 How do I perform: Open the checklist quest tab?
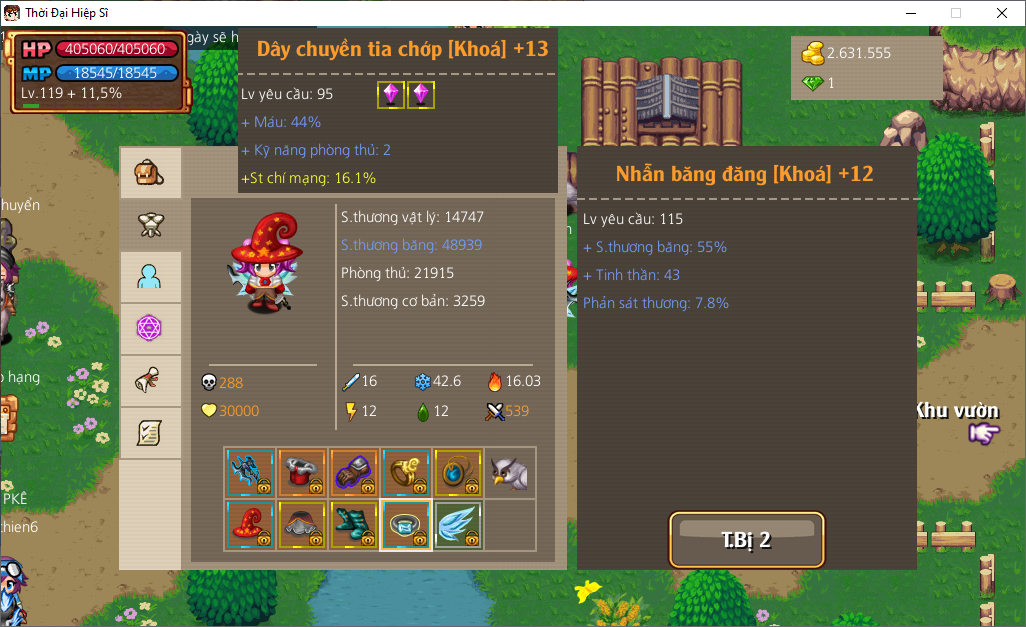(150, 433)
